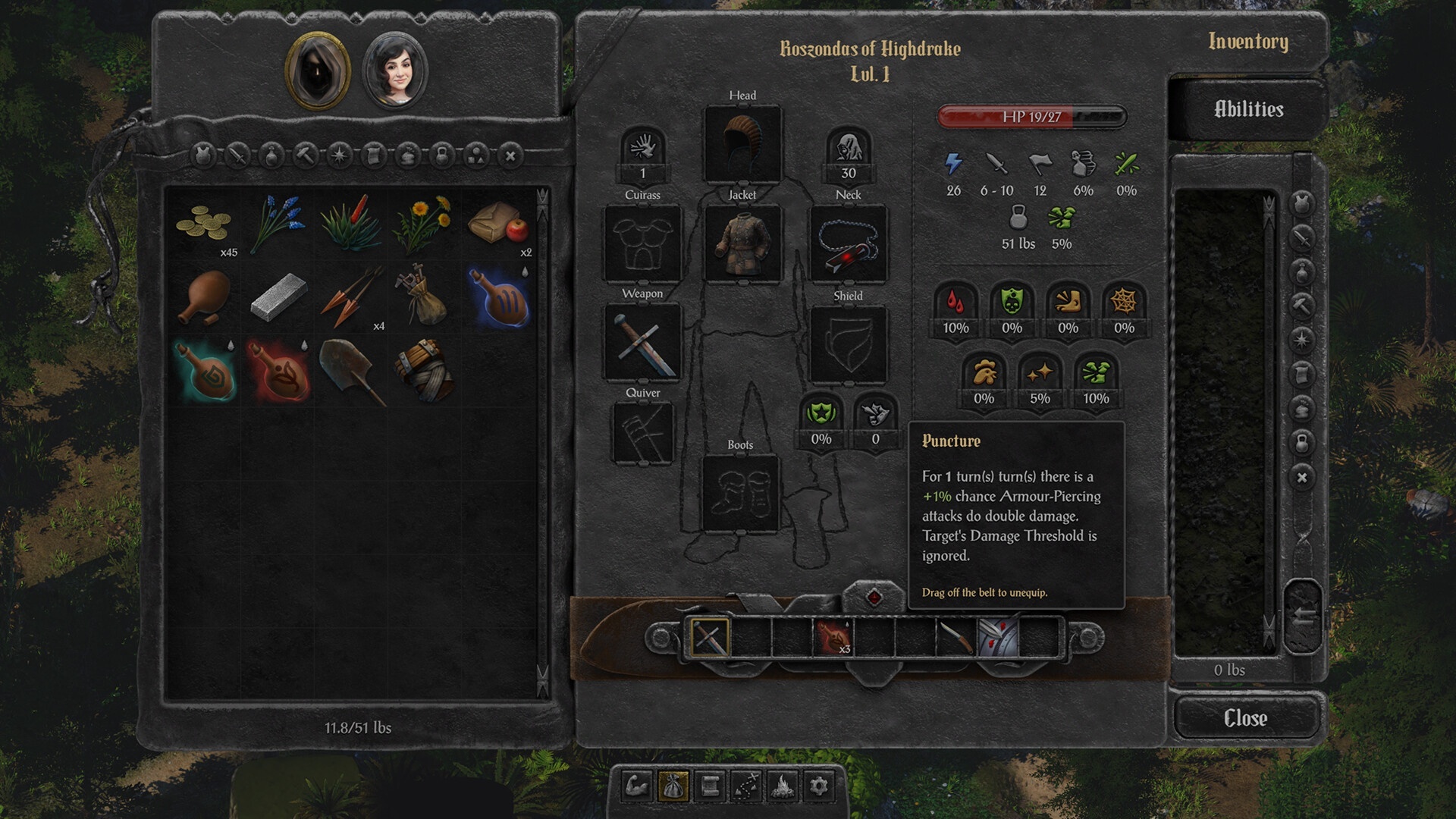The image size is (1456, 819).
Task: Close the inventory window
Action: click(1246, 717)
